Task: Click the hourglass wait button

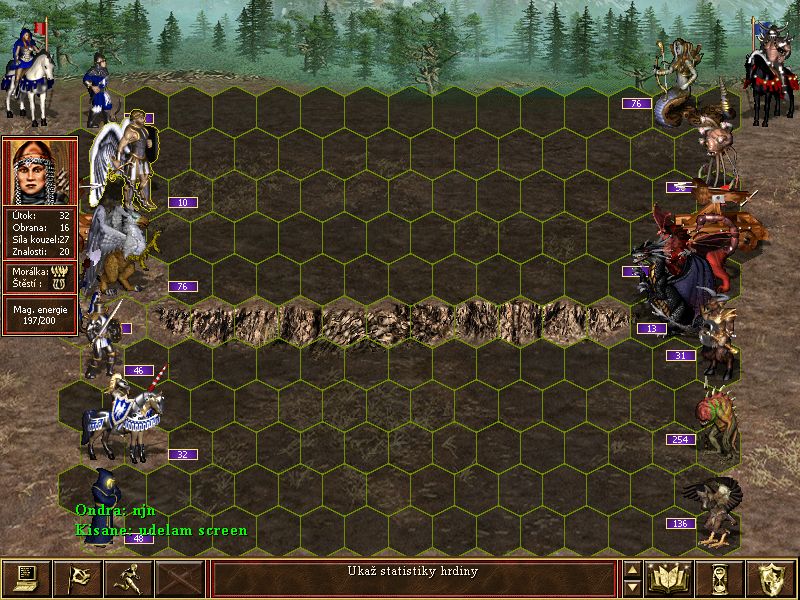Action: [720, 578]
